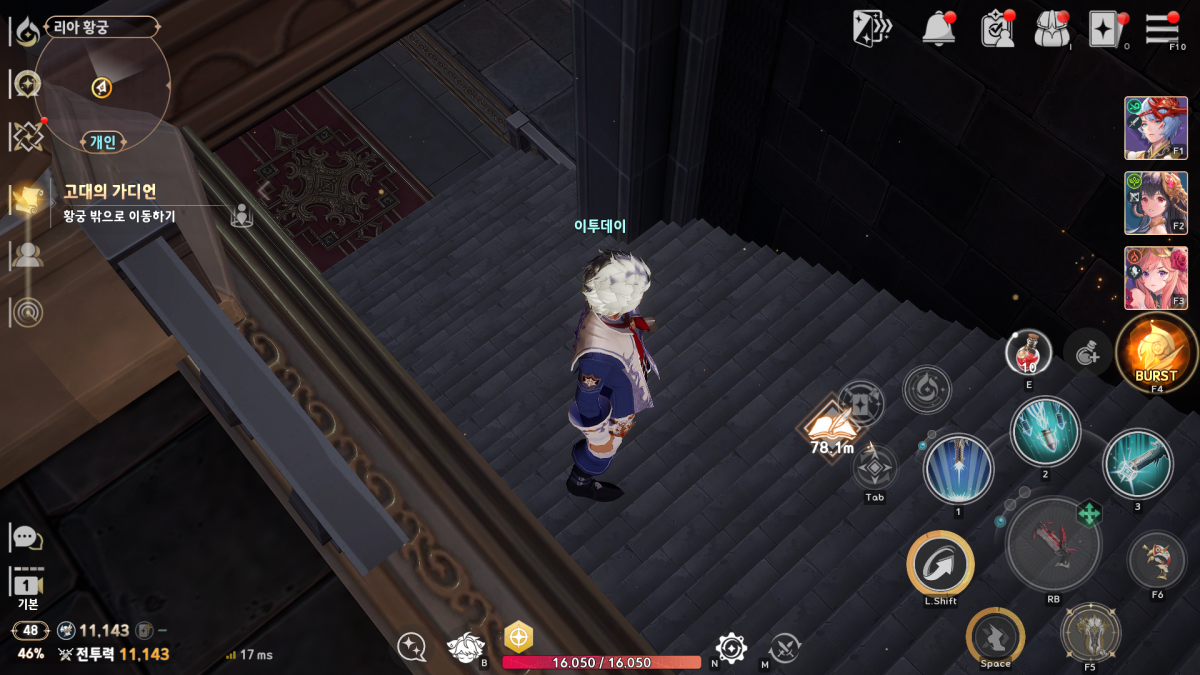The width and height of the screenshot is (1200, 675).
Task: Open the backpack inventory
Action: (1052, 28)
